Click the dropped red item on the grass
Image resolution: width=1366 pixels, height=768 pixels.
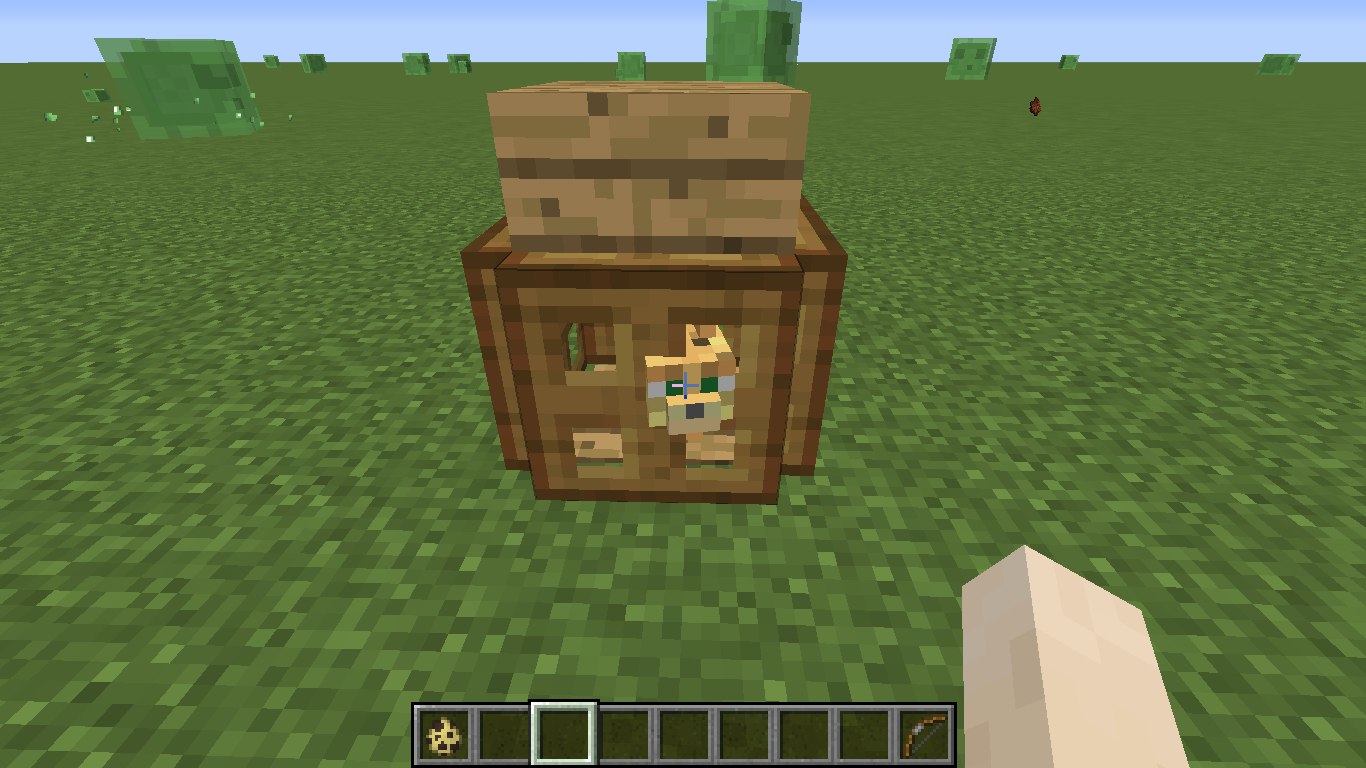(1033, 104)
